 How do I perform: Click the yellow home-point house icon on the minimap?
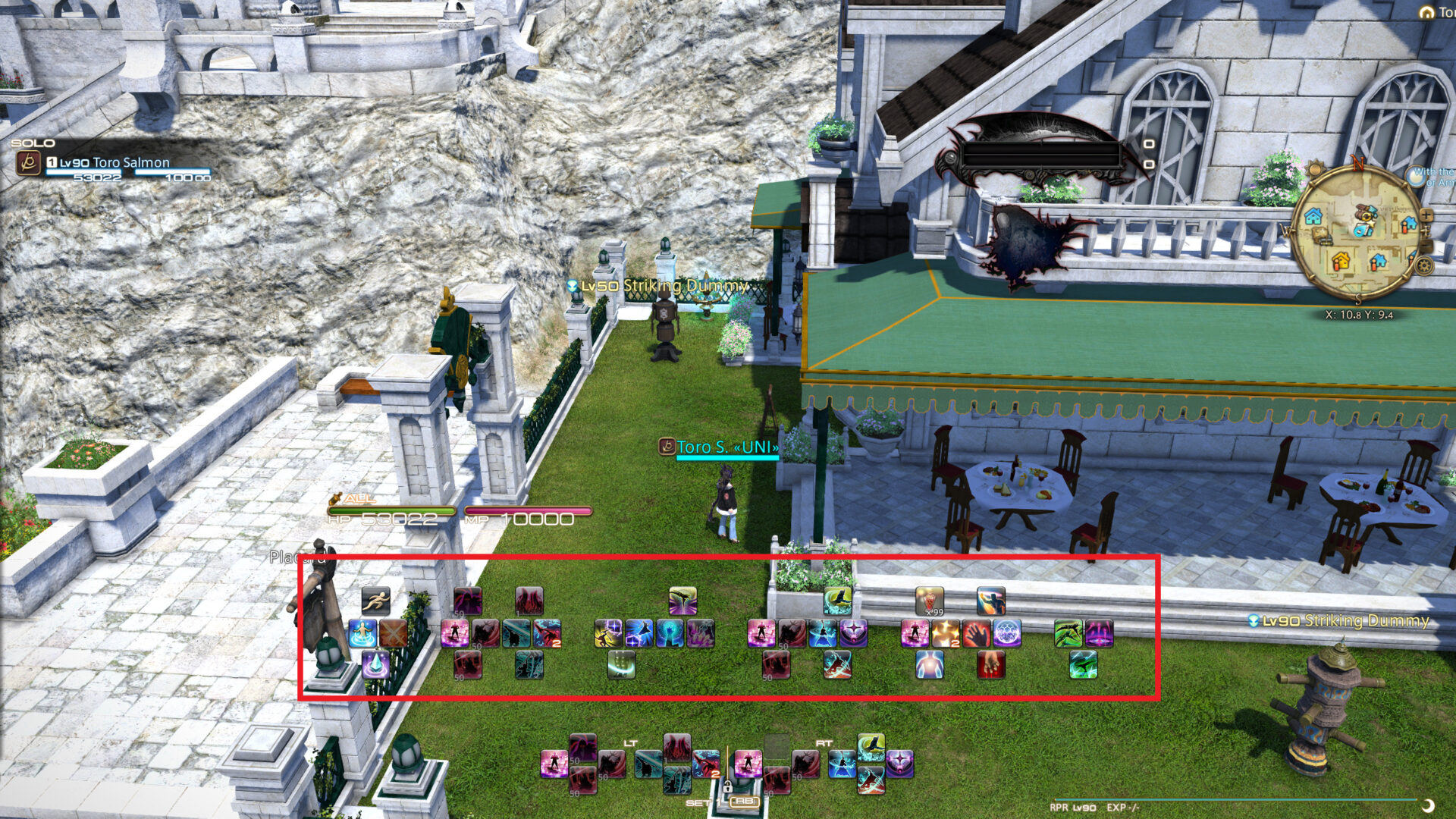tap(1340, 261)
